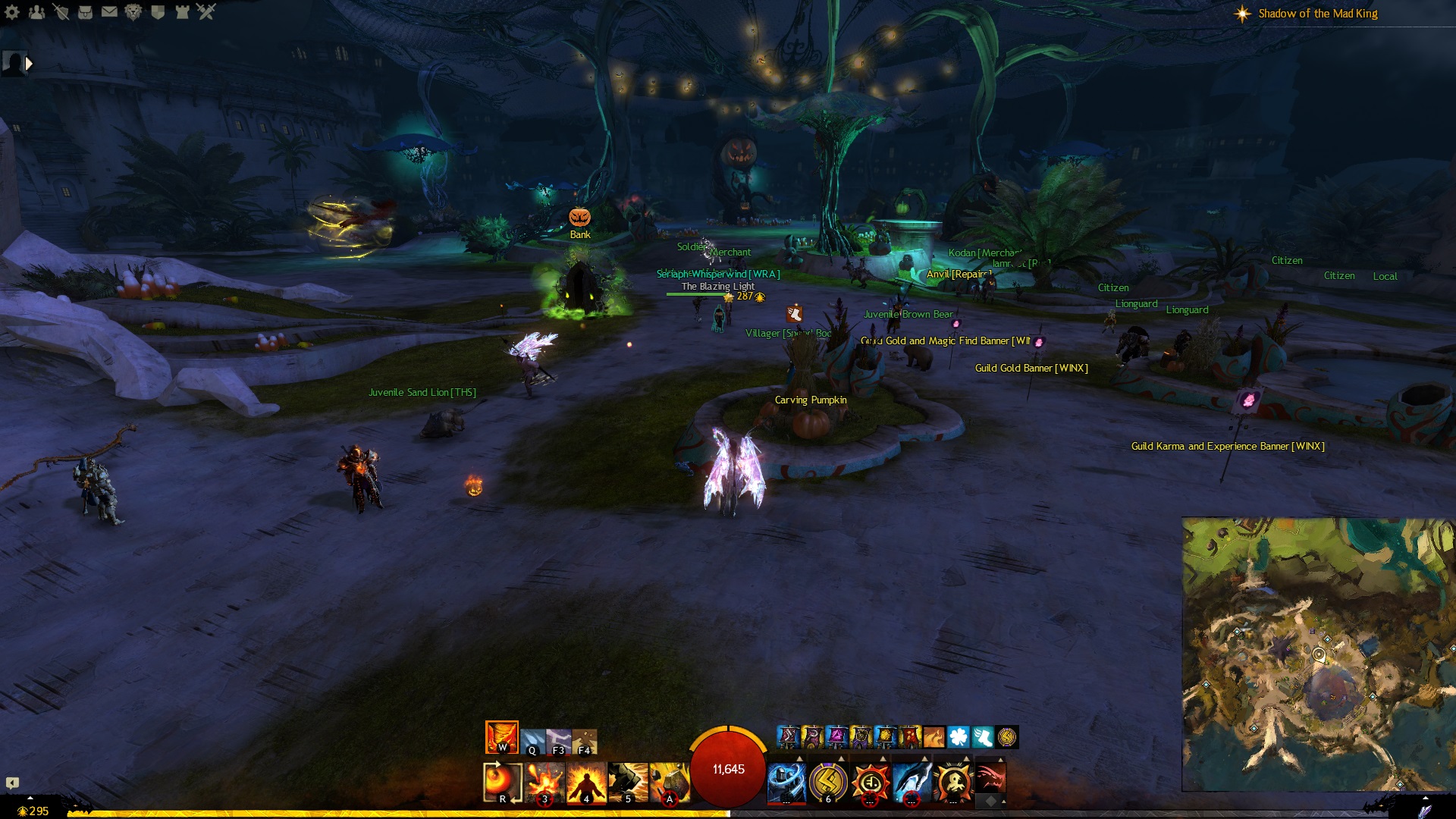Open the guild shield icon
This screenshot has width=1456, height=819.
coord(158,11)
